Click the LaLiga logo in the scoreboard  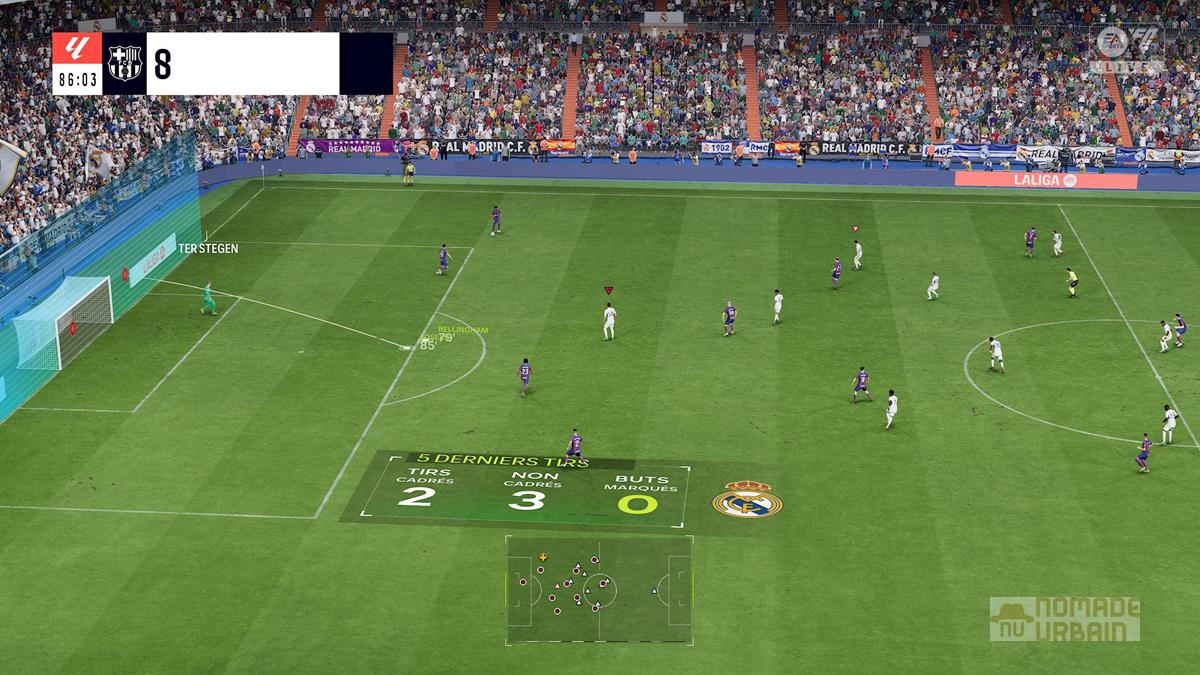(77, 50)
